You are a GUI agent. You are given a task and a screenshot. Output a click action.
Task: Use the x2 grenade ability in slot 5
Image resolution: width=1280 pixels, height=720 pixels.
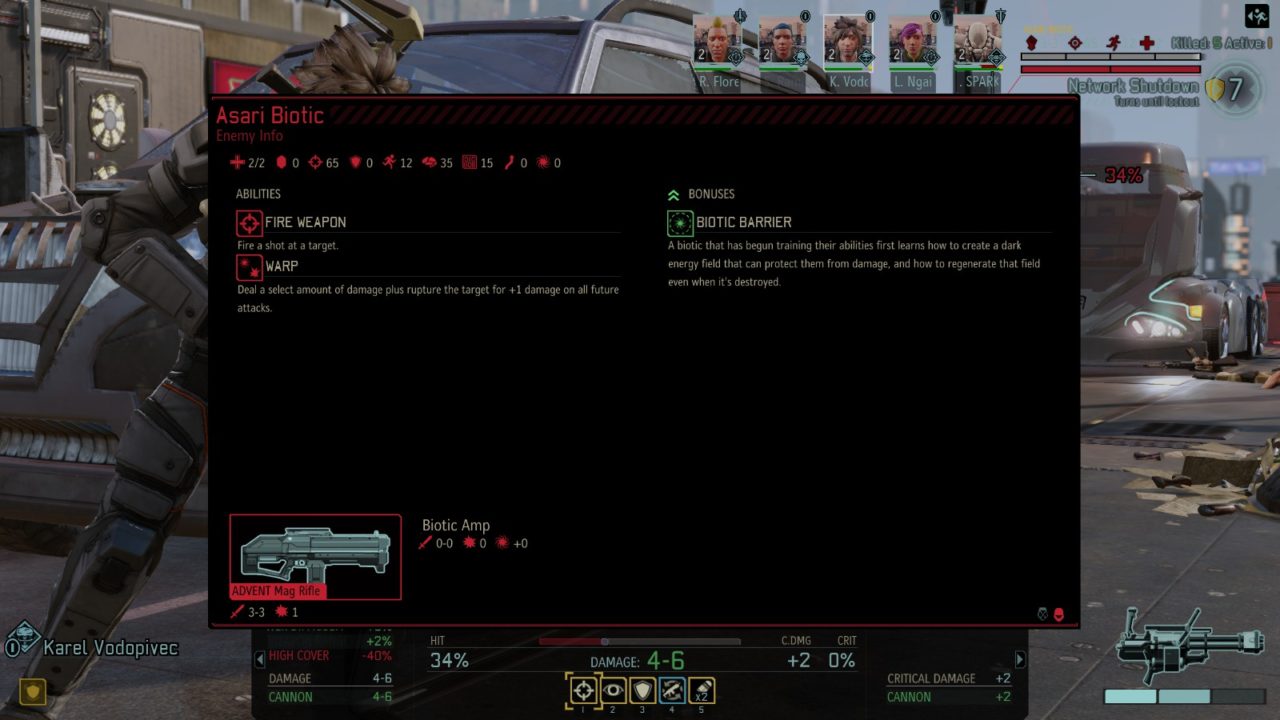click(x=701, y=690)
